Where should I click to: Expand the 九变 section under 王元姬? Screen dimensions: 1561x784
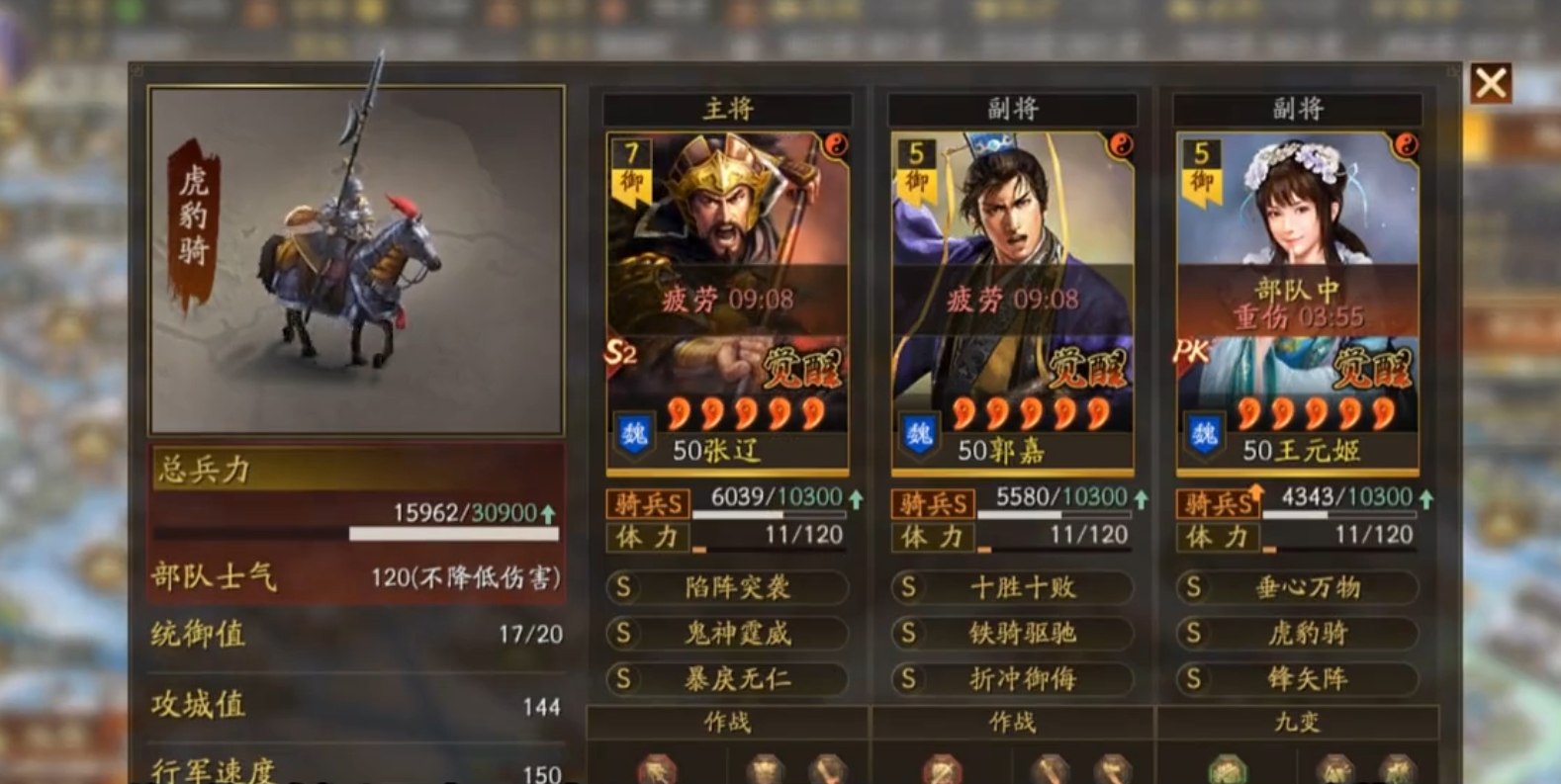1299,723
